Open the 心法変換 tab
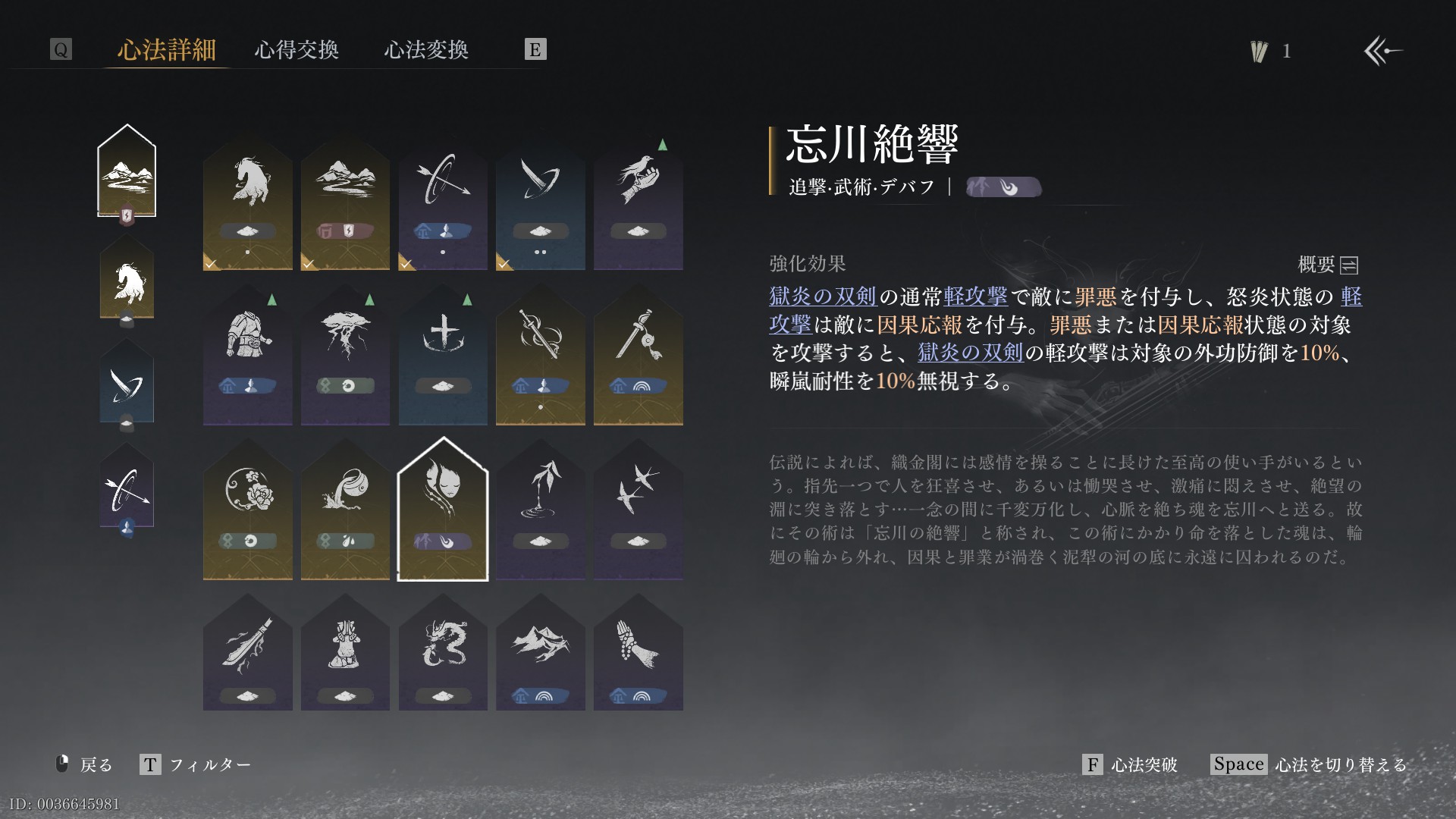1456x819 pixels. 426,50
